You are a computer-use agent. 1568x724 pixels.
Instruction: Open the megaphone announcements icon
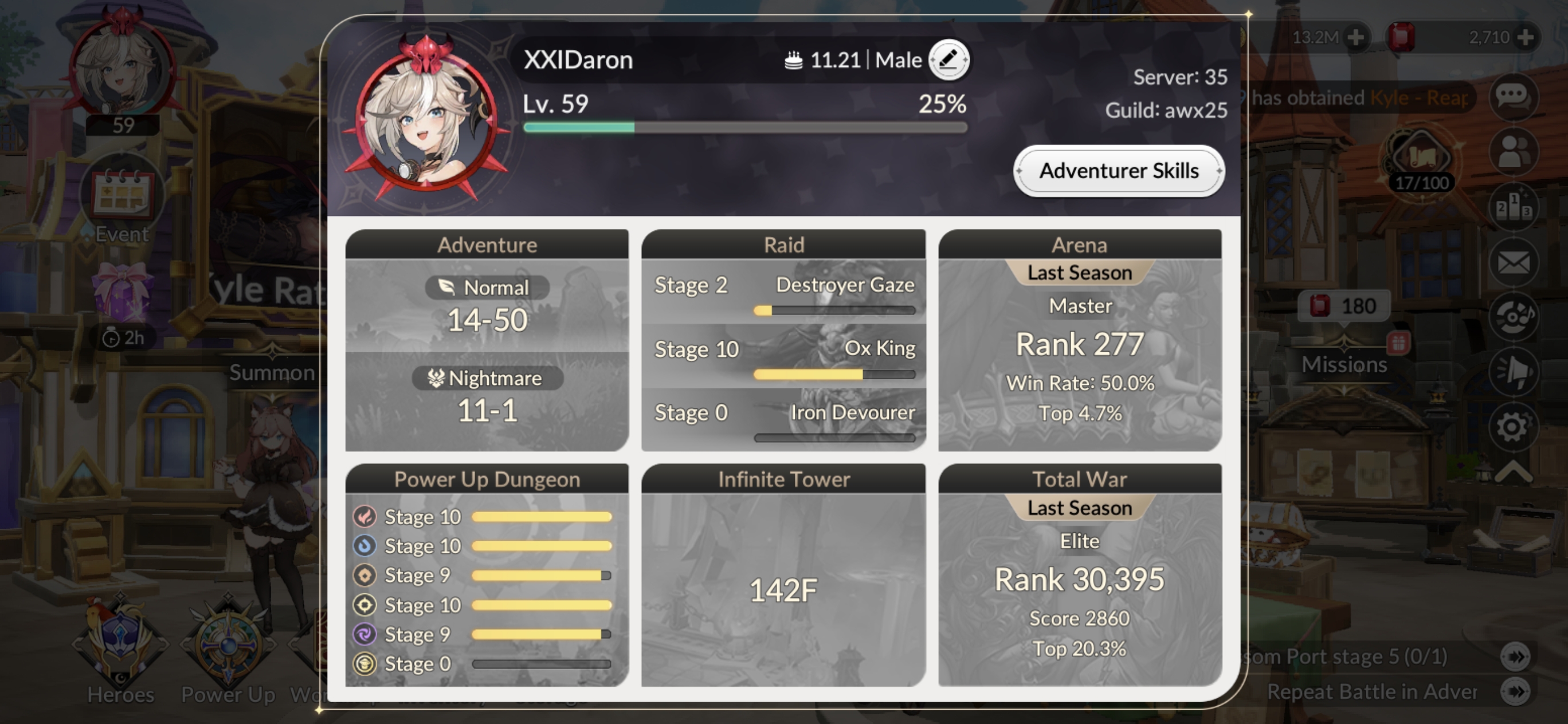click(1512, 371)
